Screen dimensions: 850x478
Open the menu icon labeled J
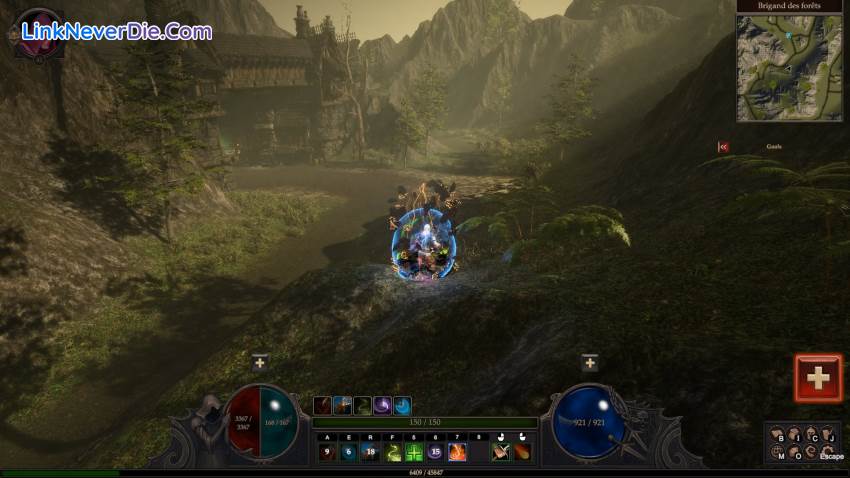click(x=828, y=436)
